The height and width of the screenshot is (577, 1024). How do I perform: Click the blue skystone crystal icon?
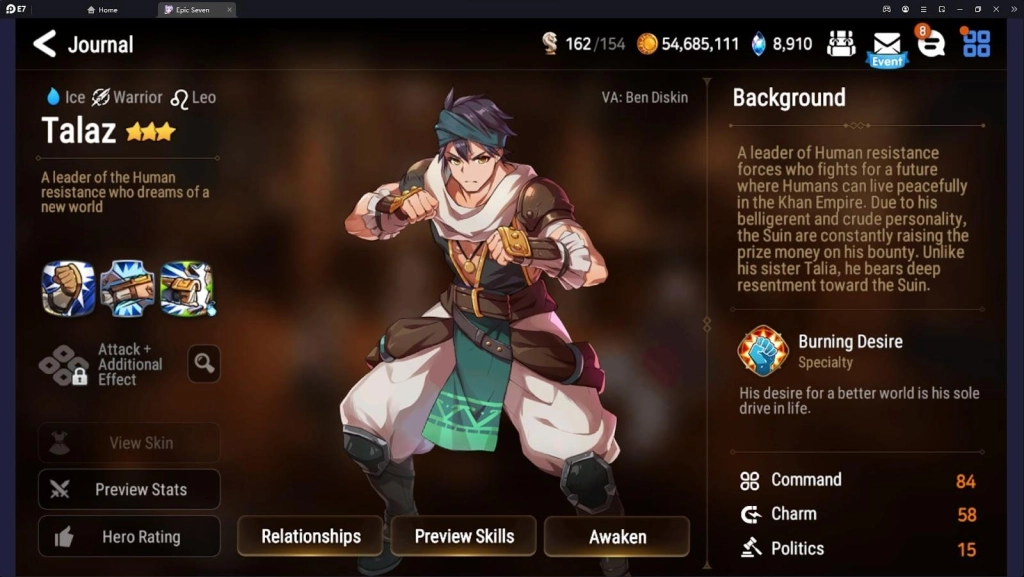point(759,44)
